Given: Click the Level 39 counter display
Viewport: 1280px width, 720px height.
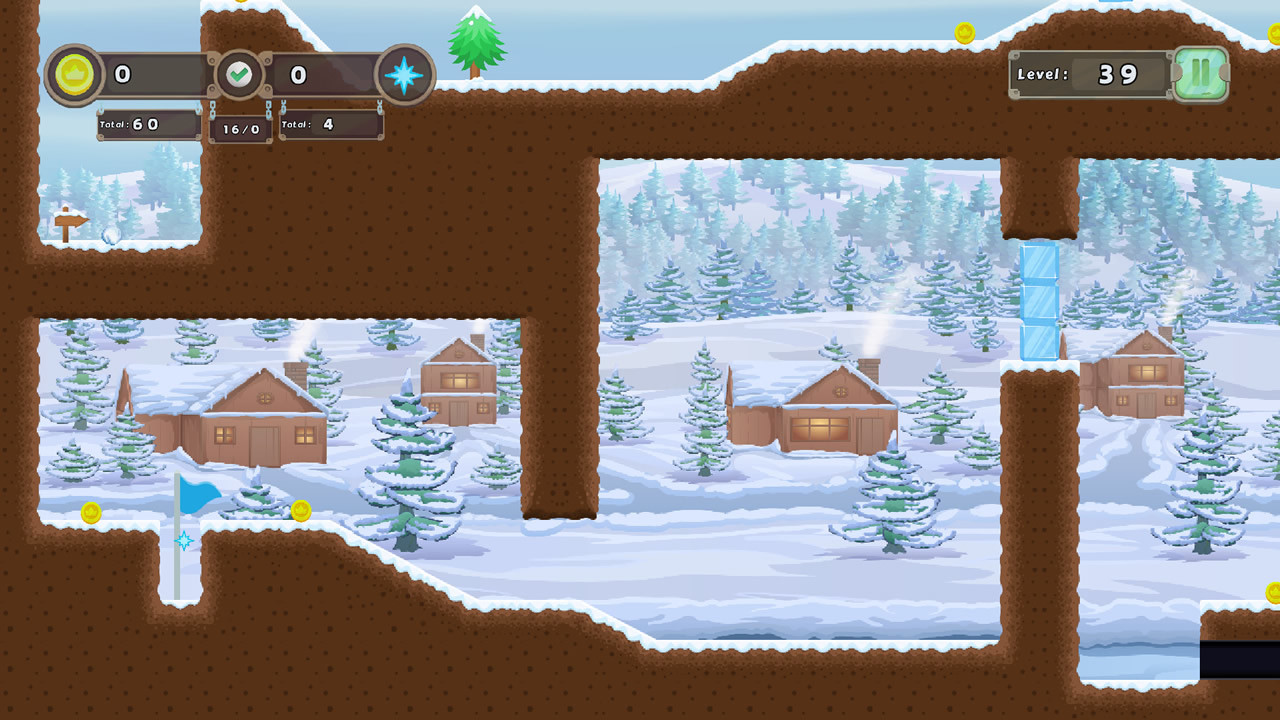Looking at the screenshot, I should [x=1090, y=73].
